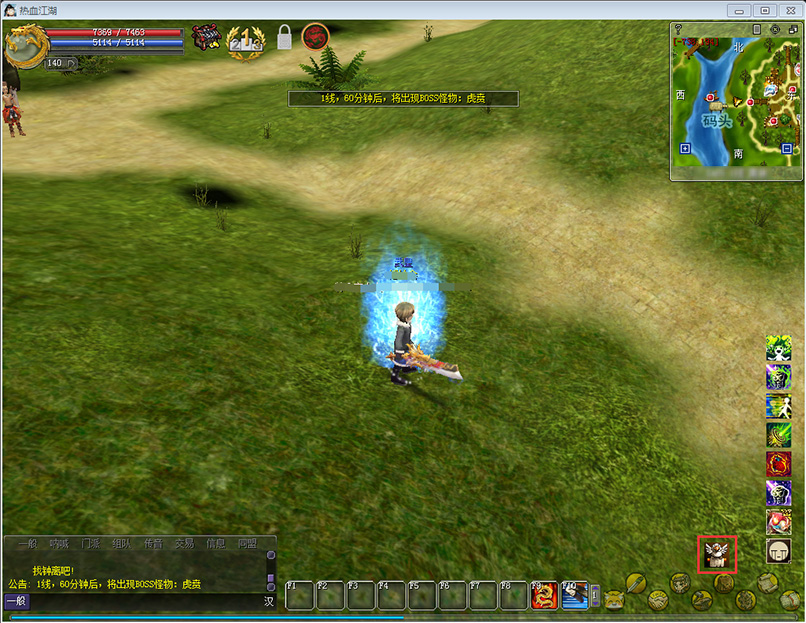Open the minimap help question mark
806x623 pixels.
[x=678, y=29]
